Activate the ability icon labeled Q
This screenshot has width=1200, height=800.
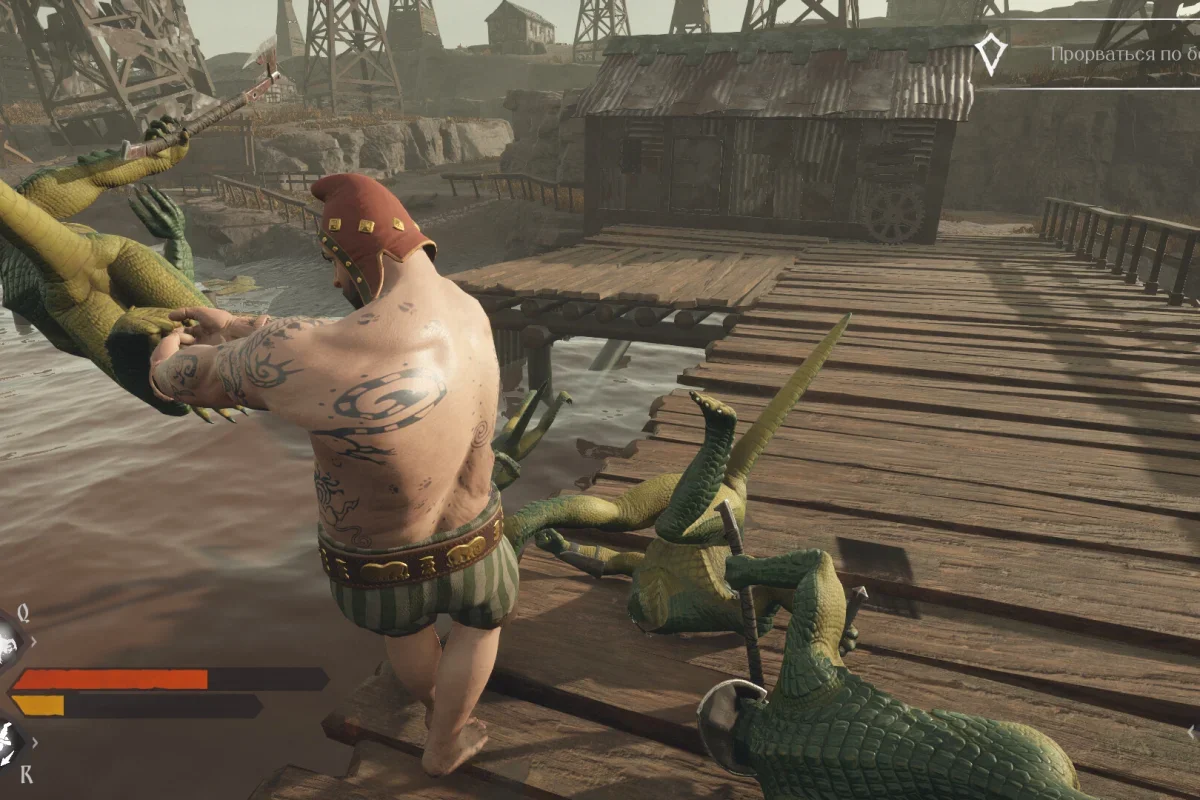8,638
